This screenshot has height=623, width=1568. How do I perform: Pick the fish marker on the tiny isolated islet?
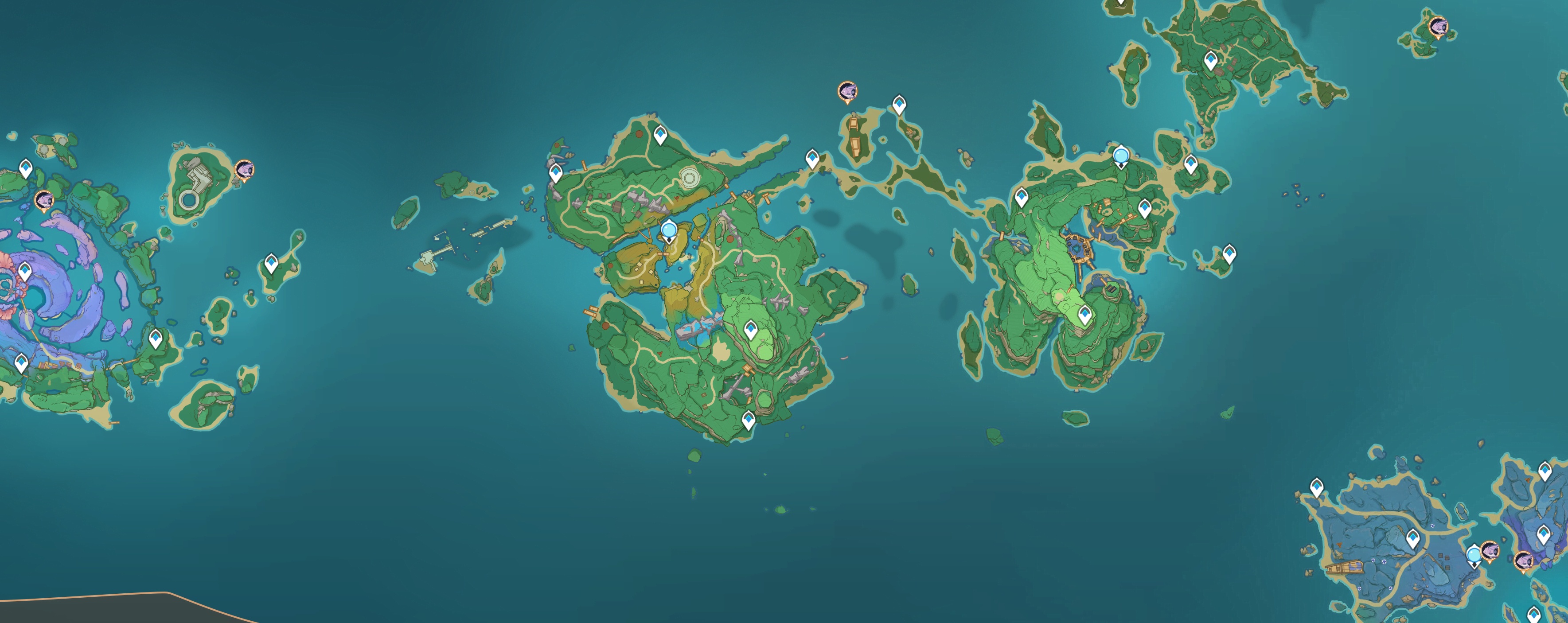[x=1438, y=27]
